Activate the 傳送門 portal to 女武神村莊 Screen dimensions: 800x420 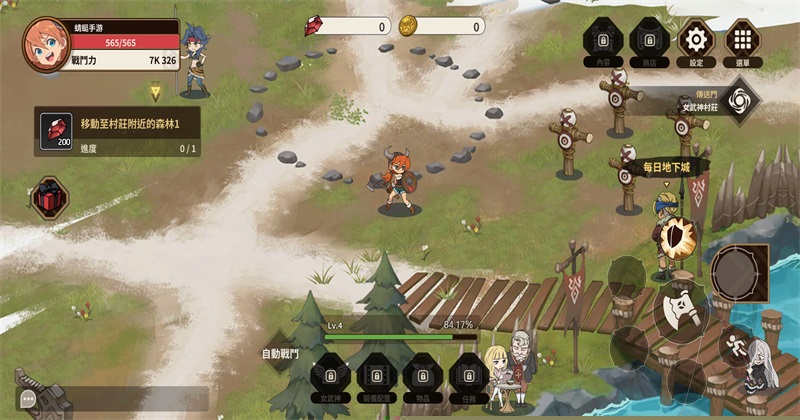(739, 101)
